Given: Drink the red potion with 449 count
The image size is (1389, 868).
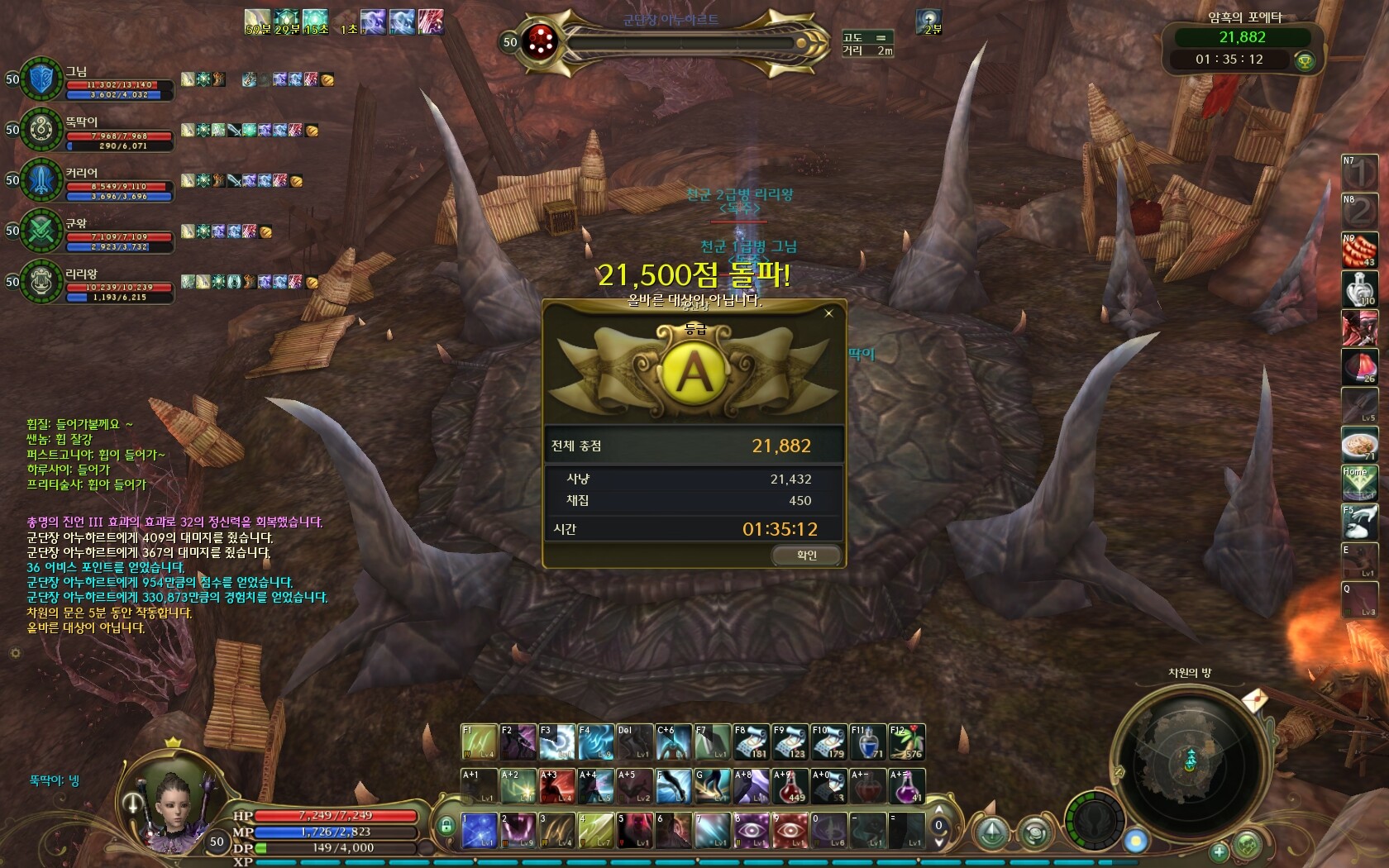Looking at the screenshot, I should tap(790, 786).
